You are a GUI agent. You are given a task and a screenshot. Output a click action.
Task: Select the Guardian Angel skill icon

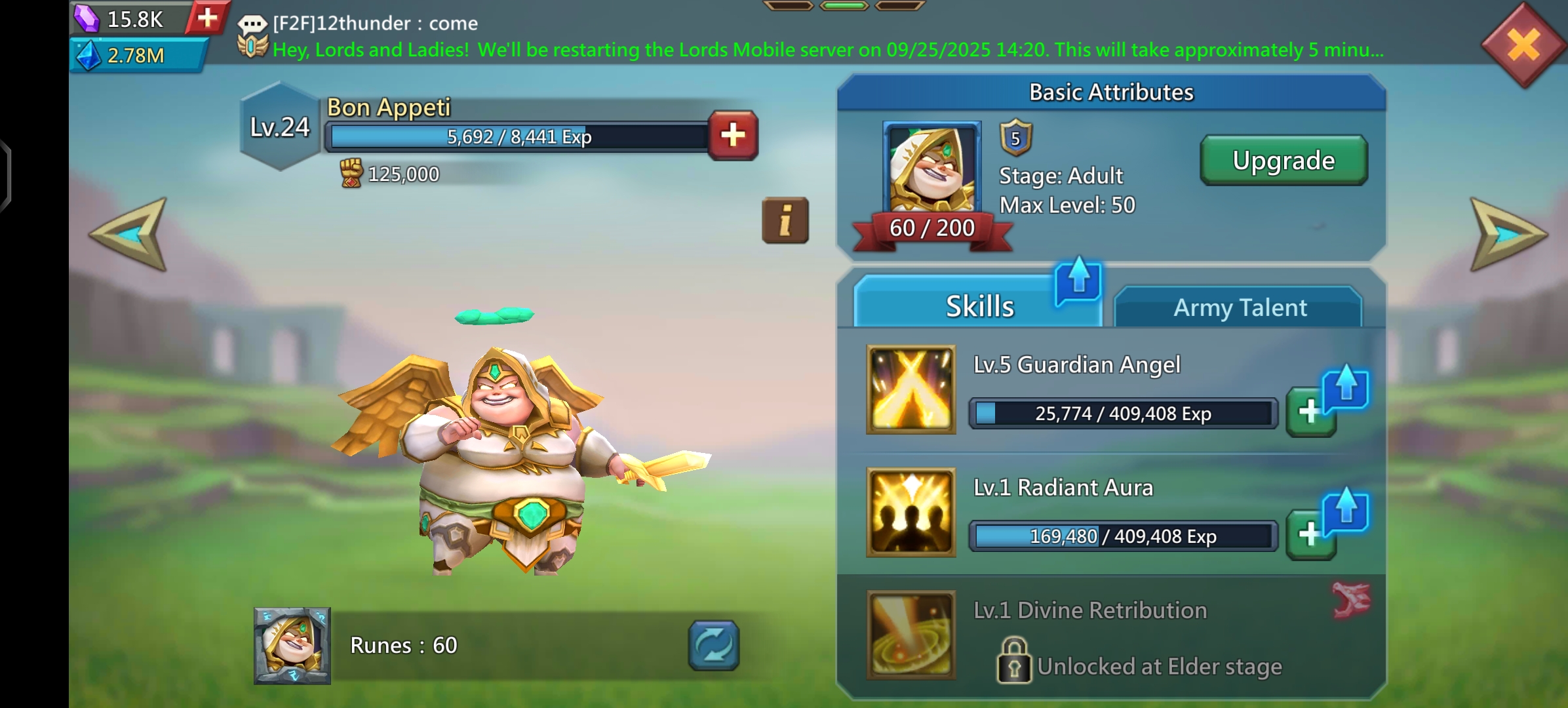pos(911,389)
